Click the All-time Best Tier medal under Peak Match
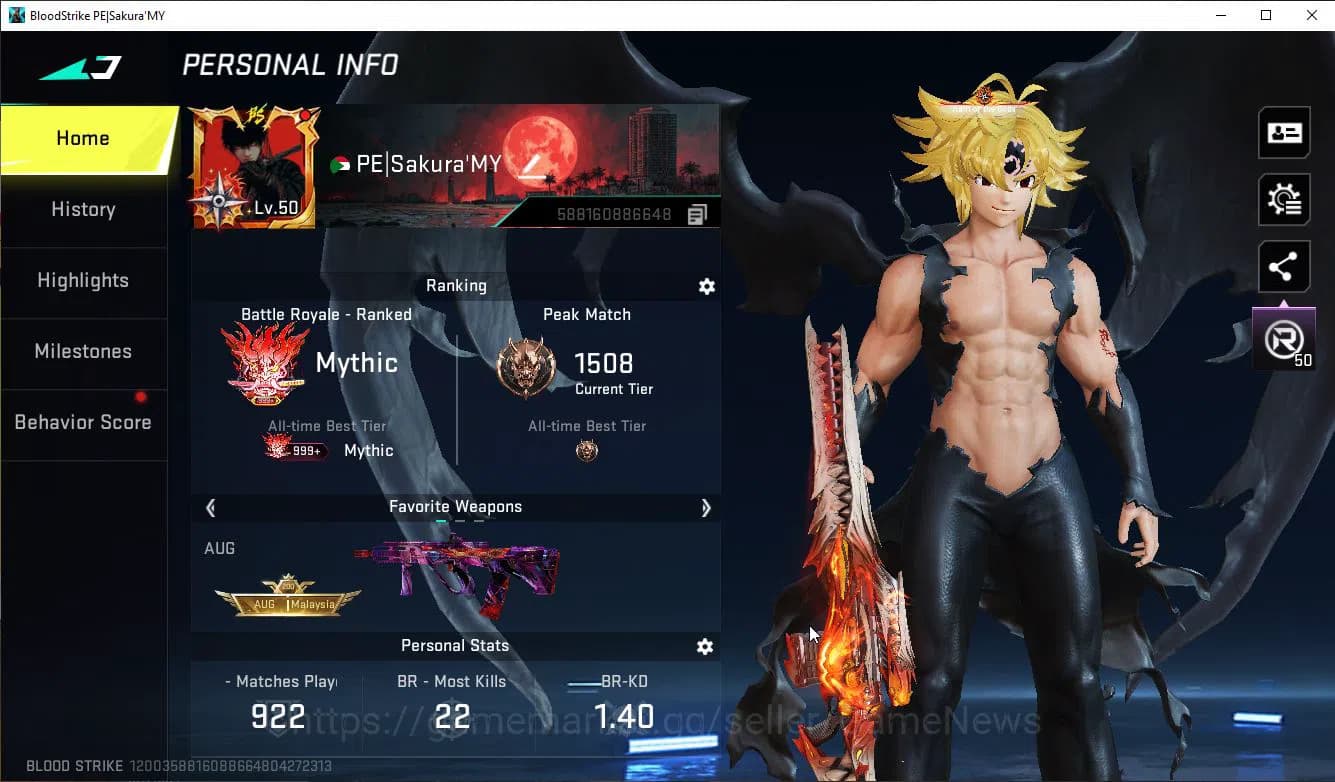Image resolution: width=1335 pixels, height=782 pixels. 587,450
